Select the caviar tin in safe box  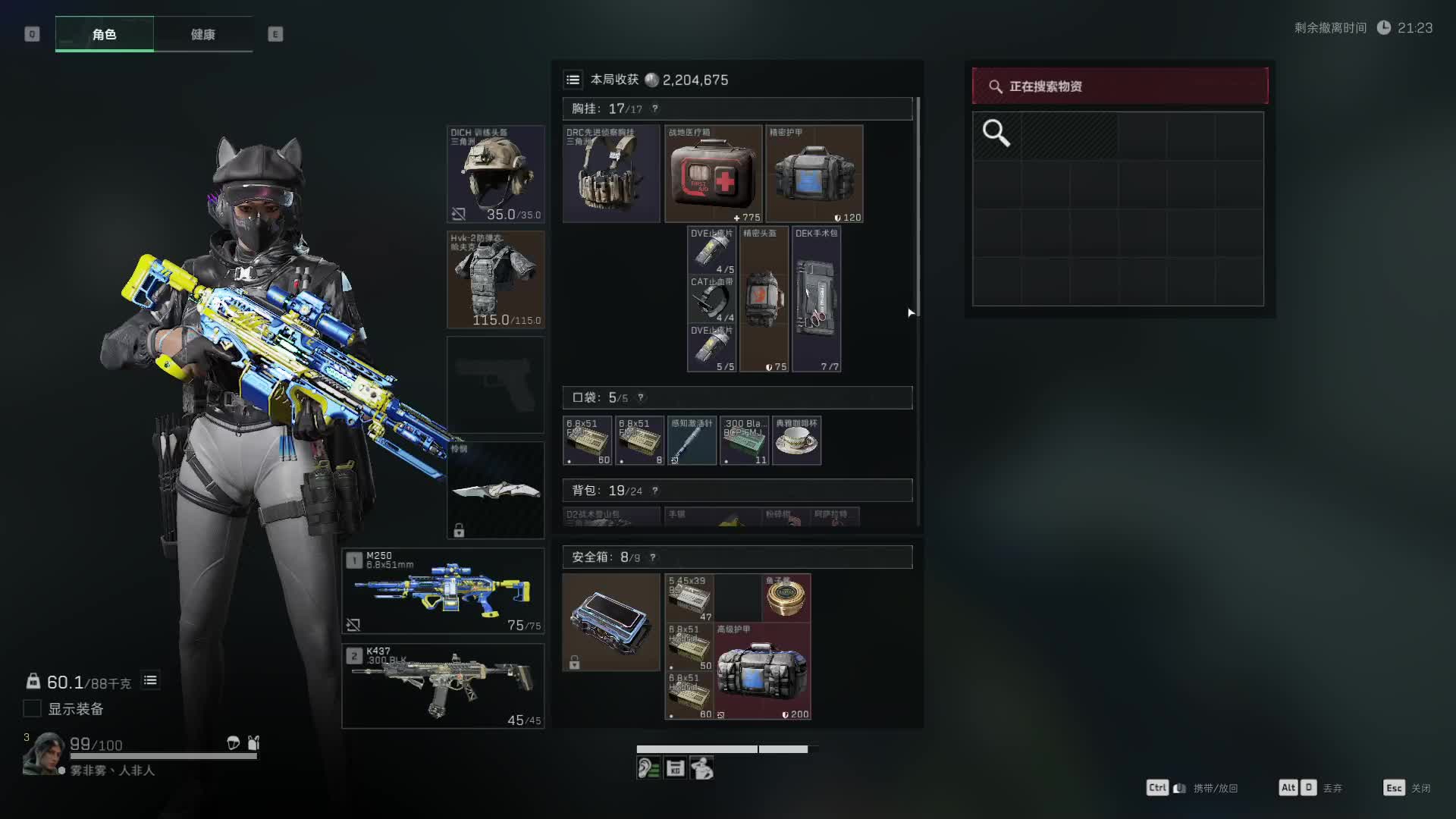(786, 598)
